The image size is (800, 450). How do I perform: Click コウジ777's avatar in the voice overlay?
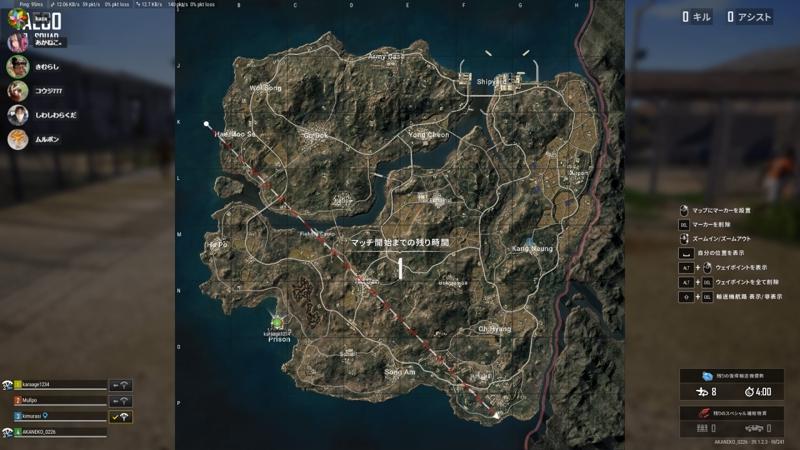tap(17, 90)
